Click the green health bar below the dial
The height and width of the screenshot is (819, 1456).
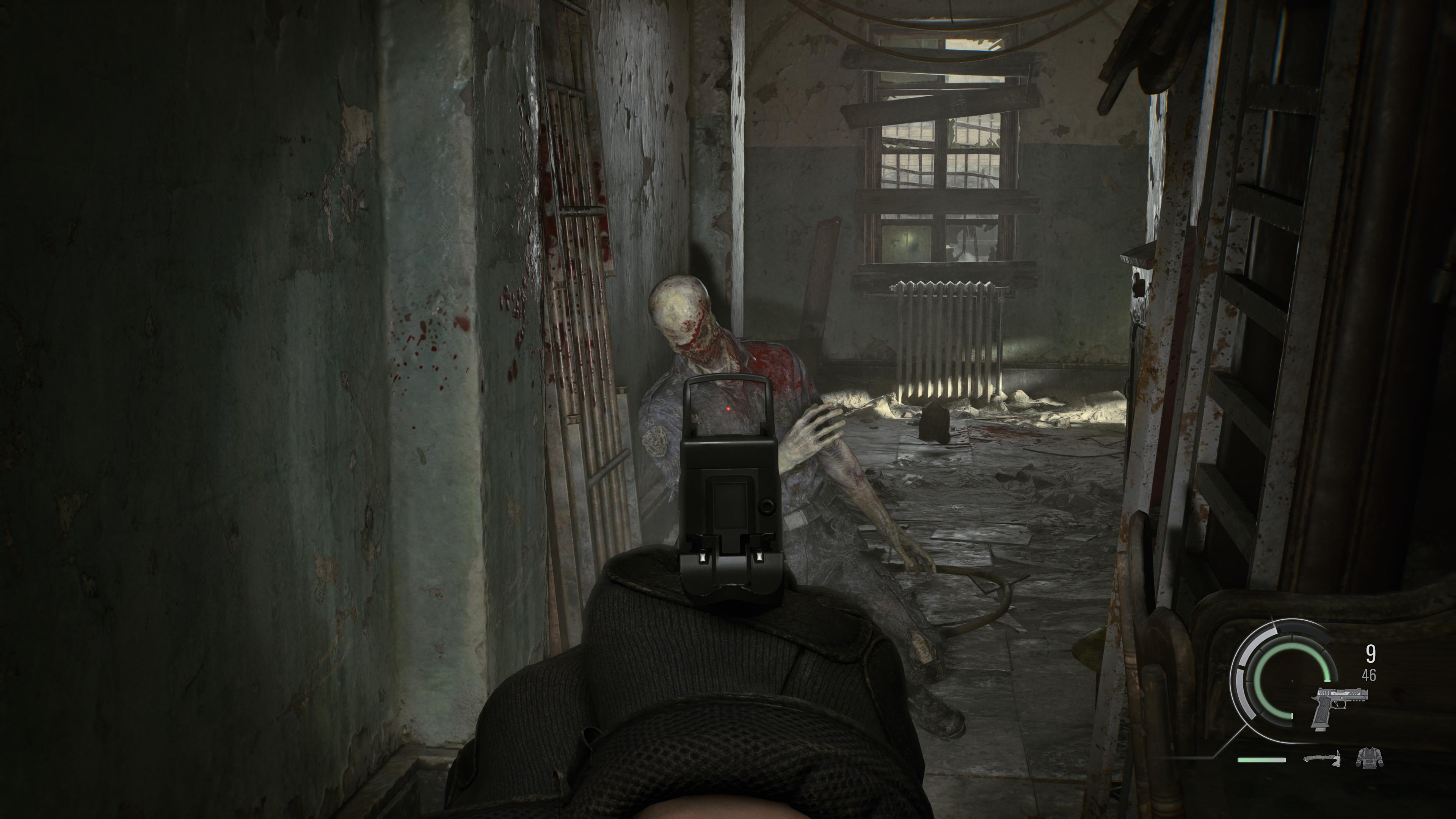[1262, 761]
